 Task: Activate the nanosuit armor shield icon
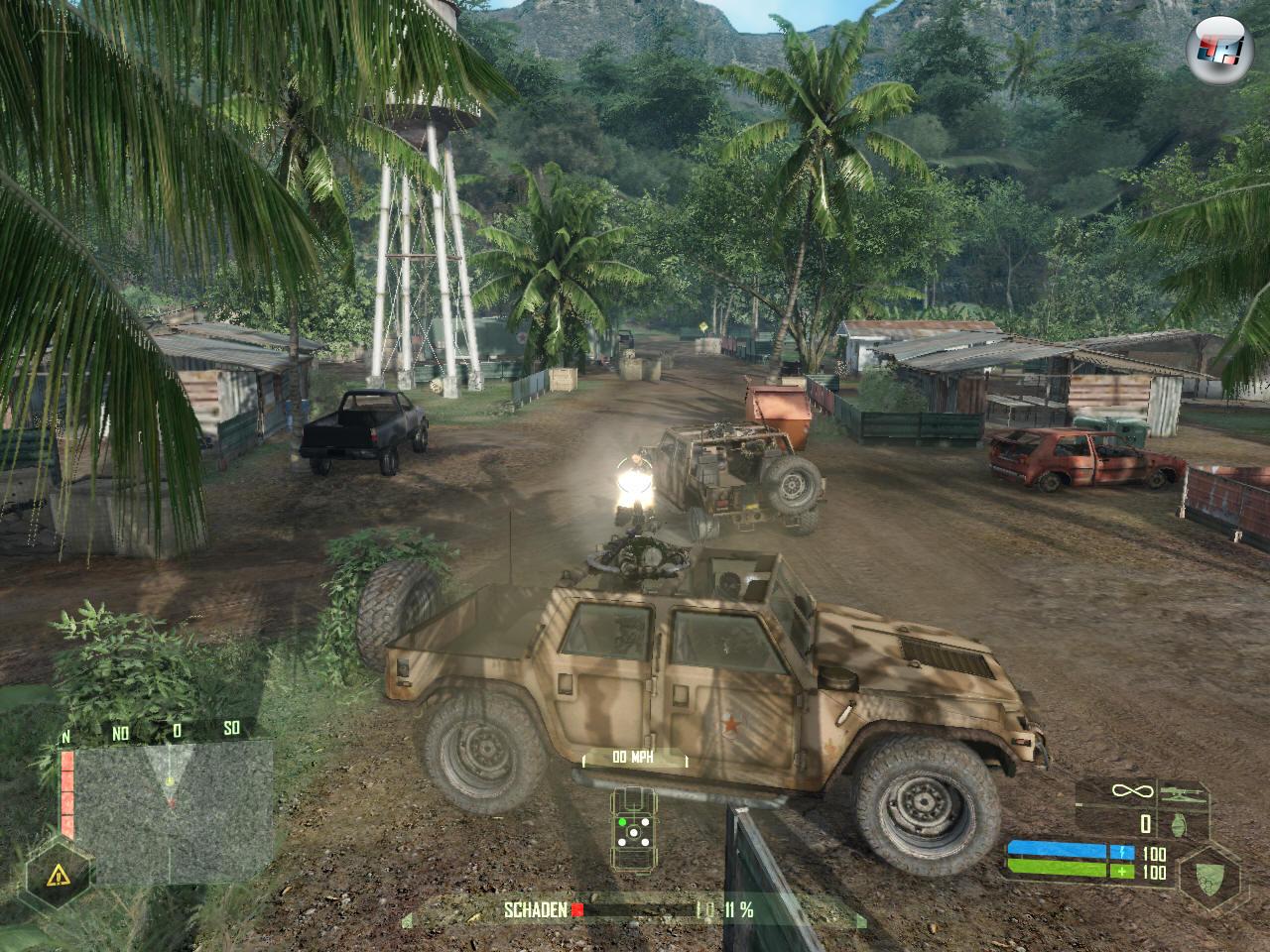click(1209, 873)
